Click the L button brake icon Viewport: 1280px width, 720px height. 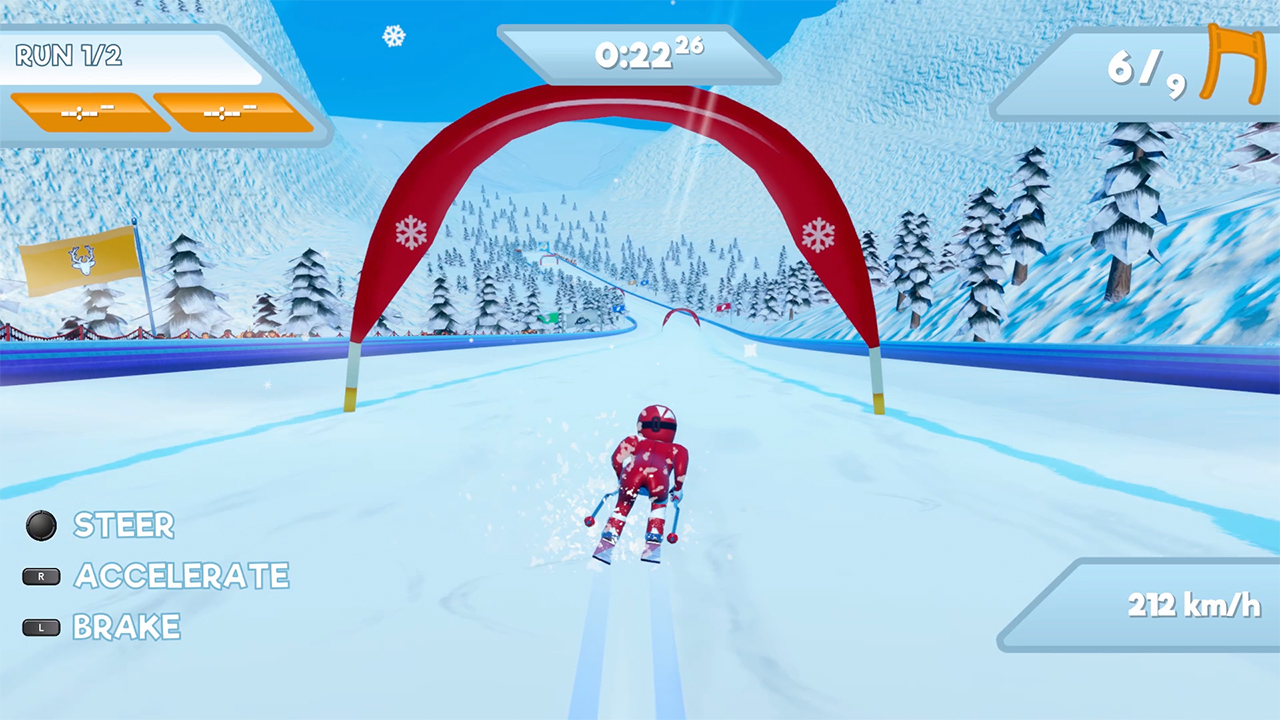pyautogui.click(x=40, y=627)
